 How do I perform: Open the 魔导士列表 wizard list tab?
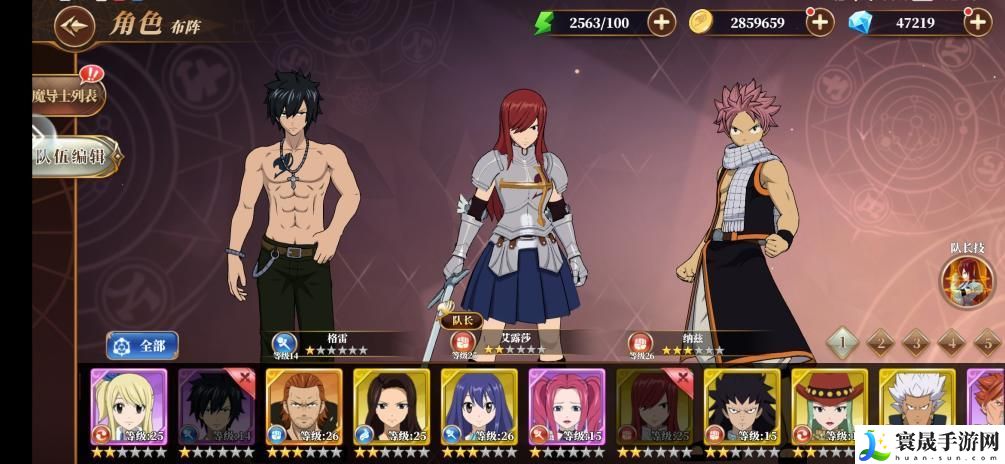68,96
